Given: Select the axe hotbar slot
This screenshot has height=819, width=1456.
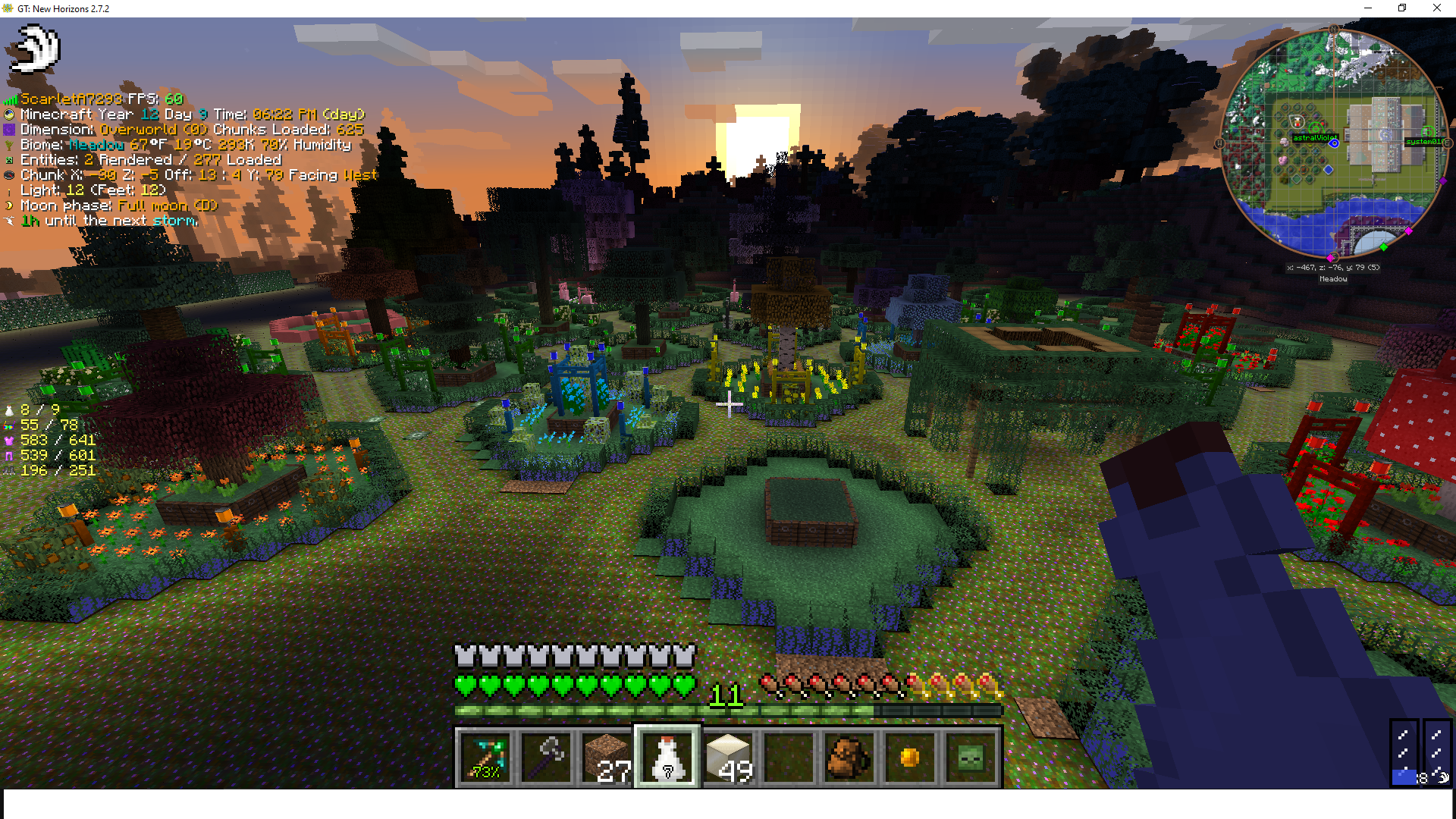Looking at the screenshot, I should (546, 757).
